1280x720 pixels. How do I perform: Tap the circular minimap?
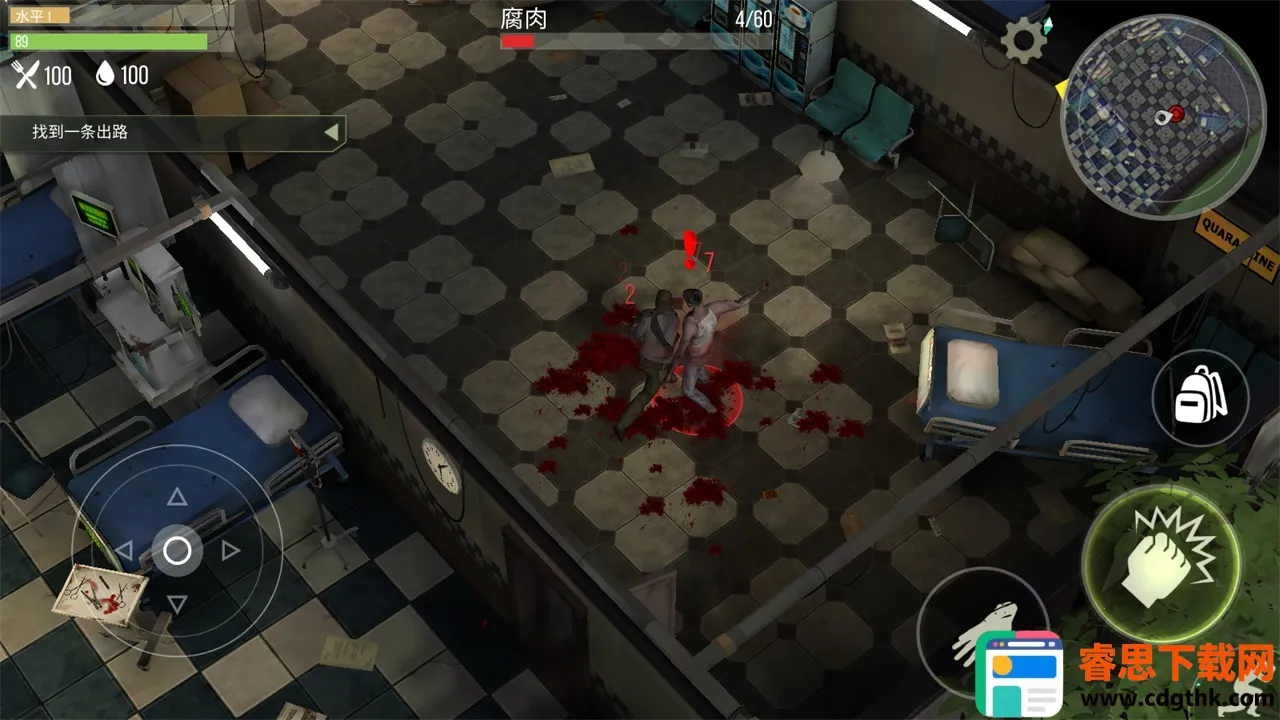1162,117
